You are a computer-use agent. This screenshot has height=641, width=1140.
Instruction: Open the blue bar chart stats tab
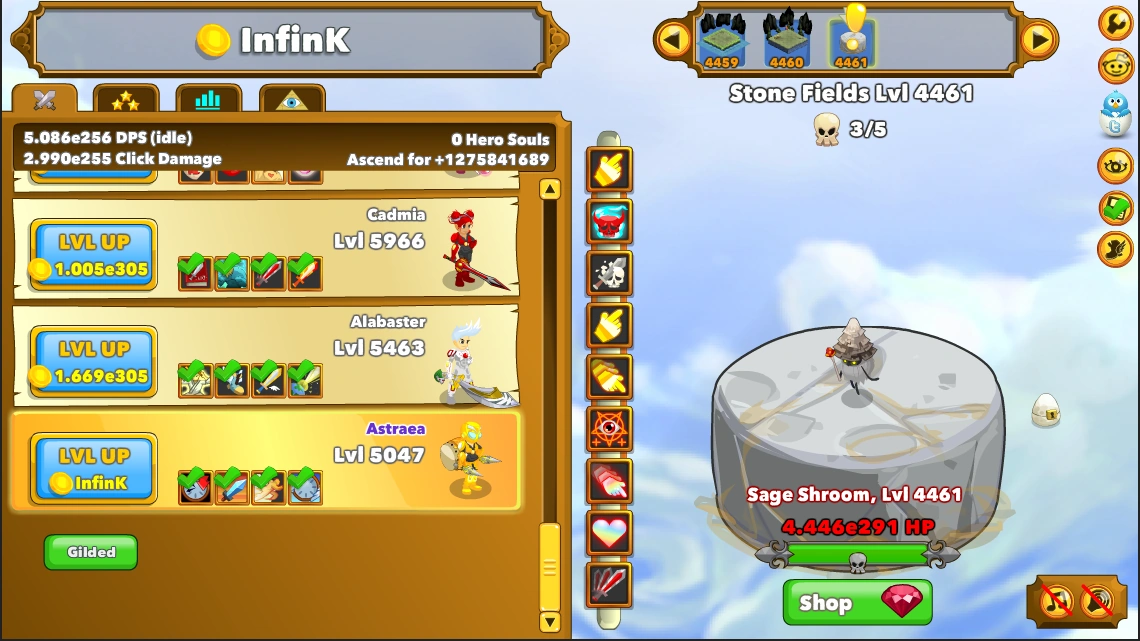click(x=208, y=100)
